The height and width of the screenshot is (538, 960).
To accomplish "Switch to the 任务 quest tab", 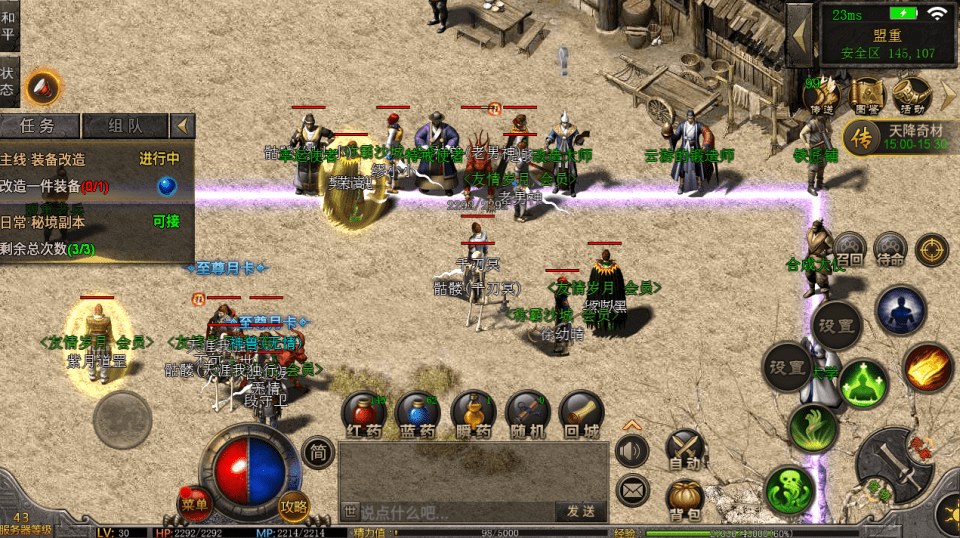I will pyautogui.click(x=38, y=126).
